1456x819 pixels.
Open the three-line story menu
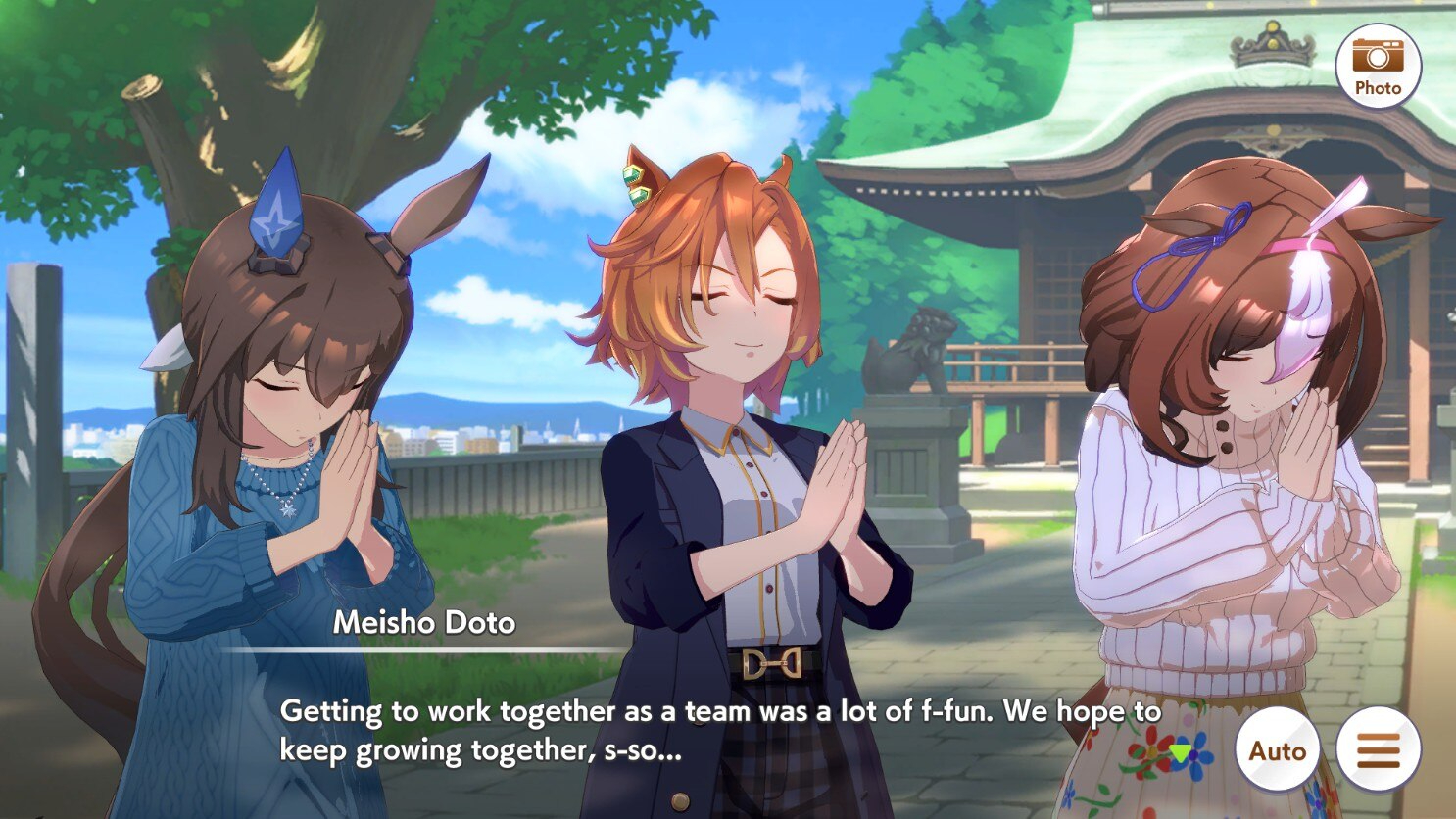click(x=1378, y=749)
